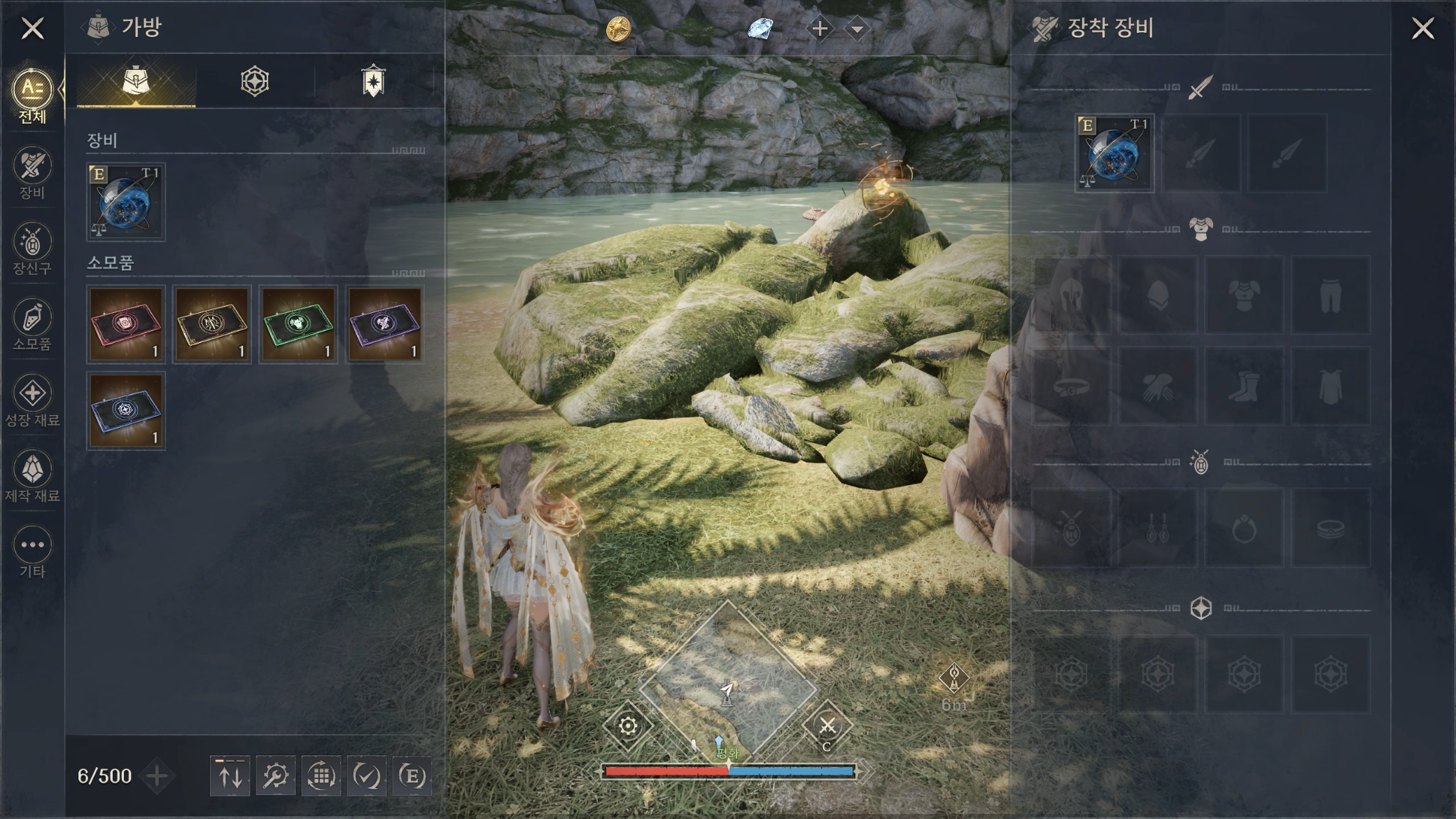Open the 성장 재료 growth materials filter
The width and height of the screenshot is (1456, 819).
tap(32, 400)
